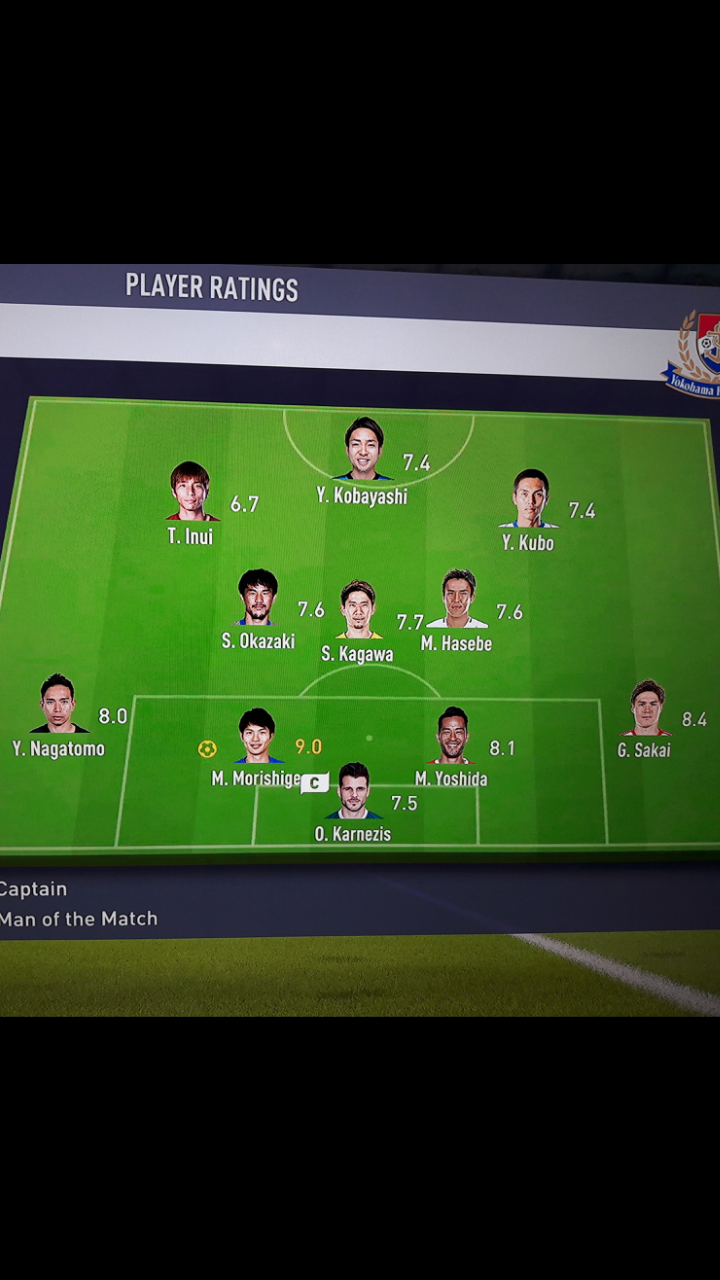The width and height of the screenshot is (720, 1280).
Task: Select Y. Kobayashi's player portrait
Action: click(x=363, y=449)
